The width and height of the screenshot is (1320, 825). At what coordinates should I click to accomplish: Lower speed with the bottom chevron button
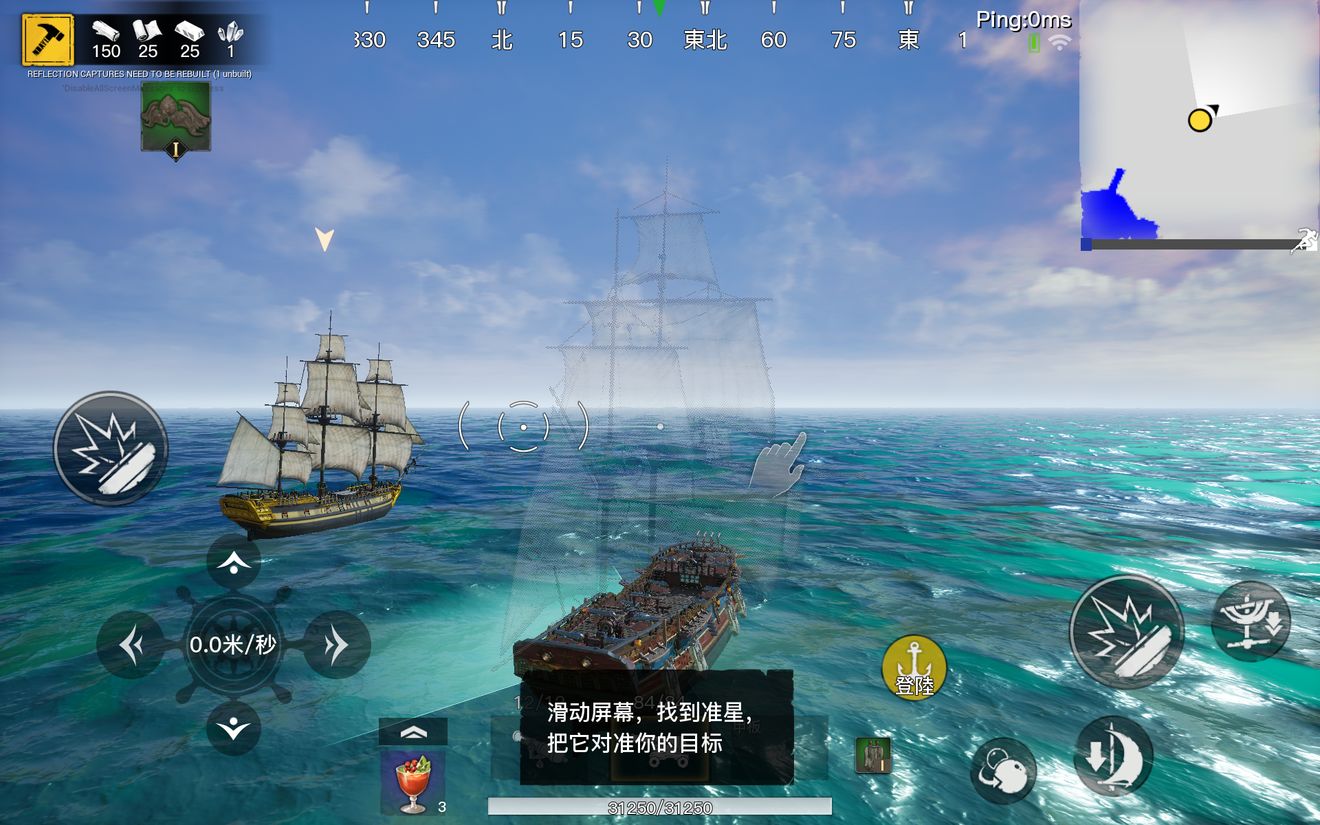pos(233,730)
